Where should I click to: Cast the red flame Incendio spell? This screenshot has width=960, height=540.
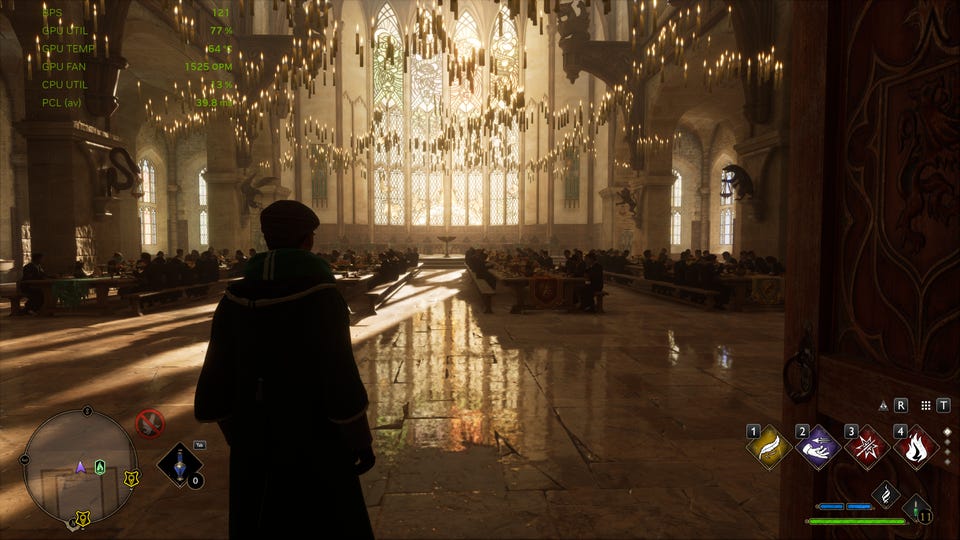(x=916, y=447)
